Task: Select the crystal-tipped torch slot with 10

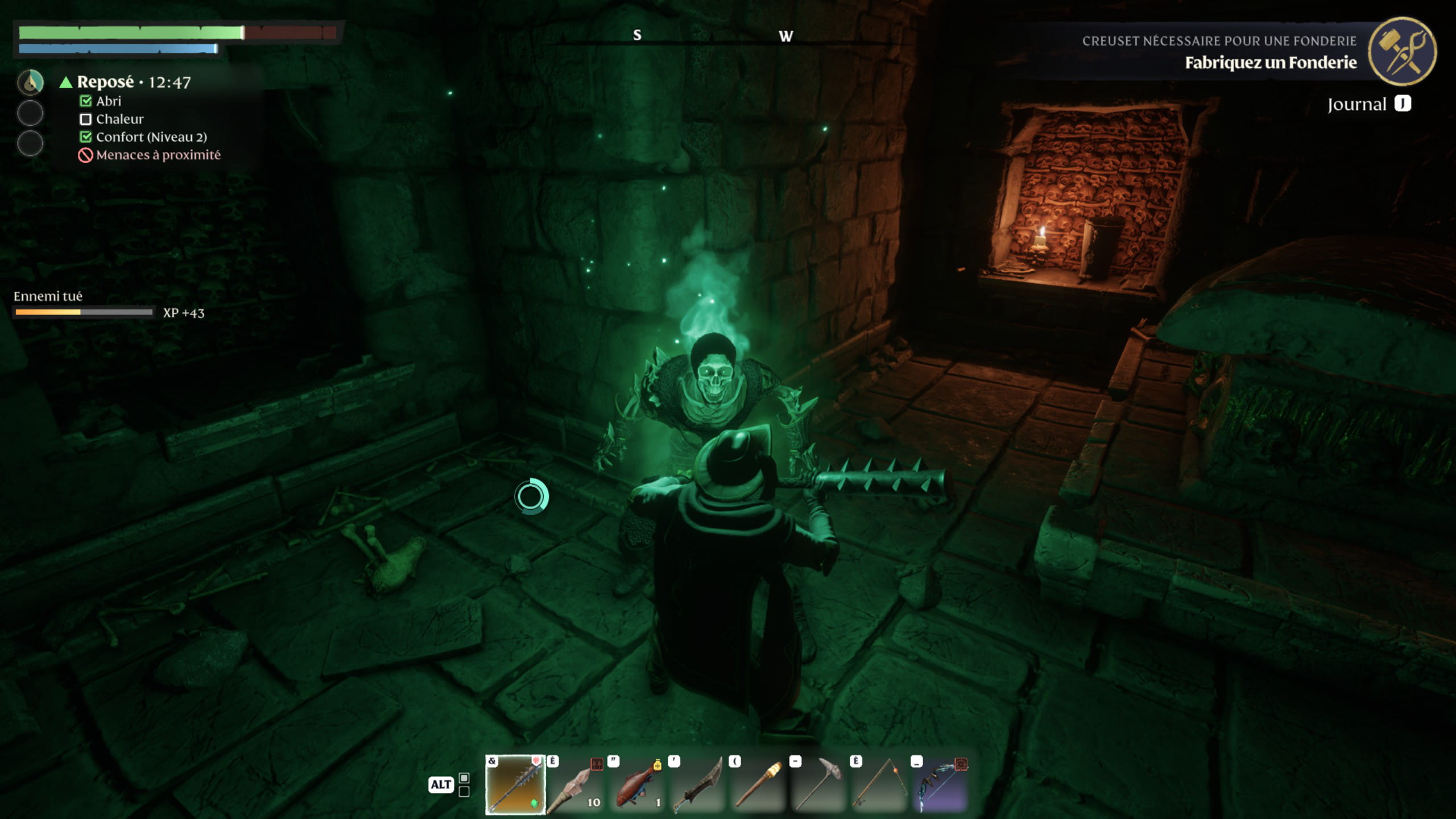Action: tap(576, 785)
